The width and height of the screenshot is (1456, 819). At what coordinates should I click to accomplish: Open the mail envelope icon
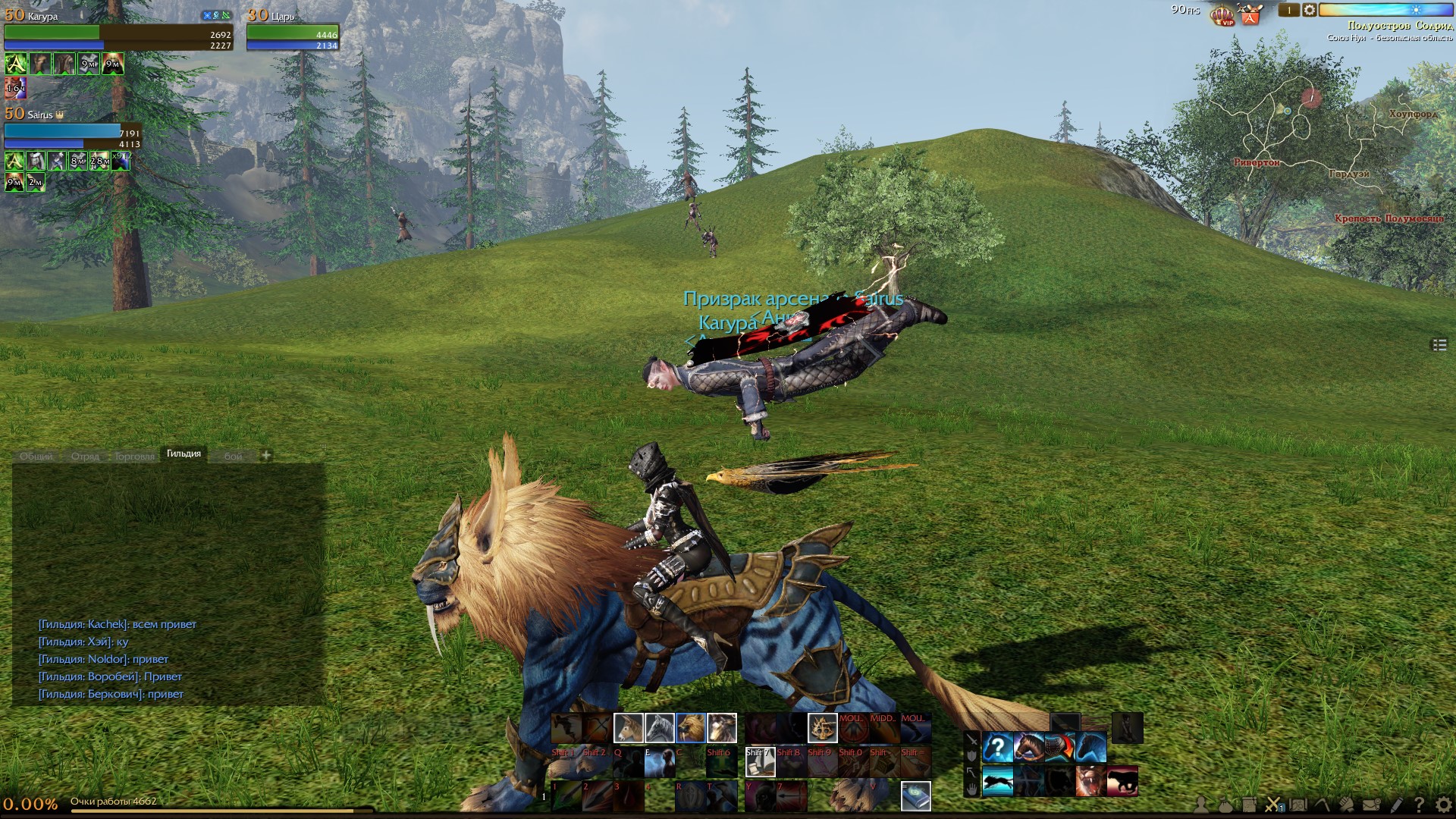click(x=1371, y=805)
